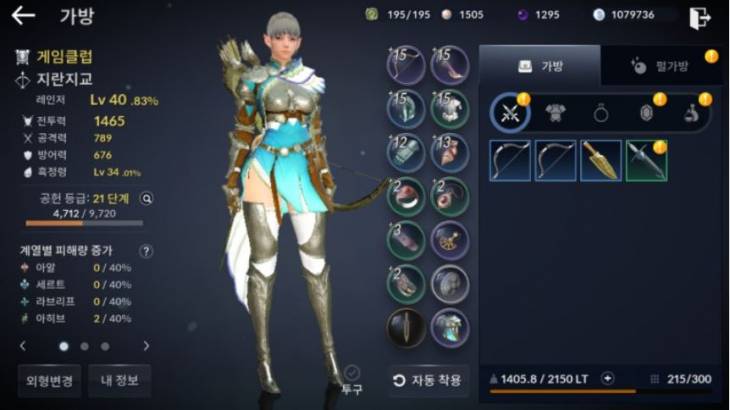Select the golden spearhead item in bag
Image resolution: width=730 pixels, height=410 pixels.
[600, 160]
